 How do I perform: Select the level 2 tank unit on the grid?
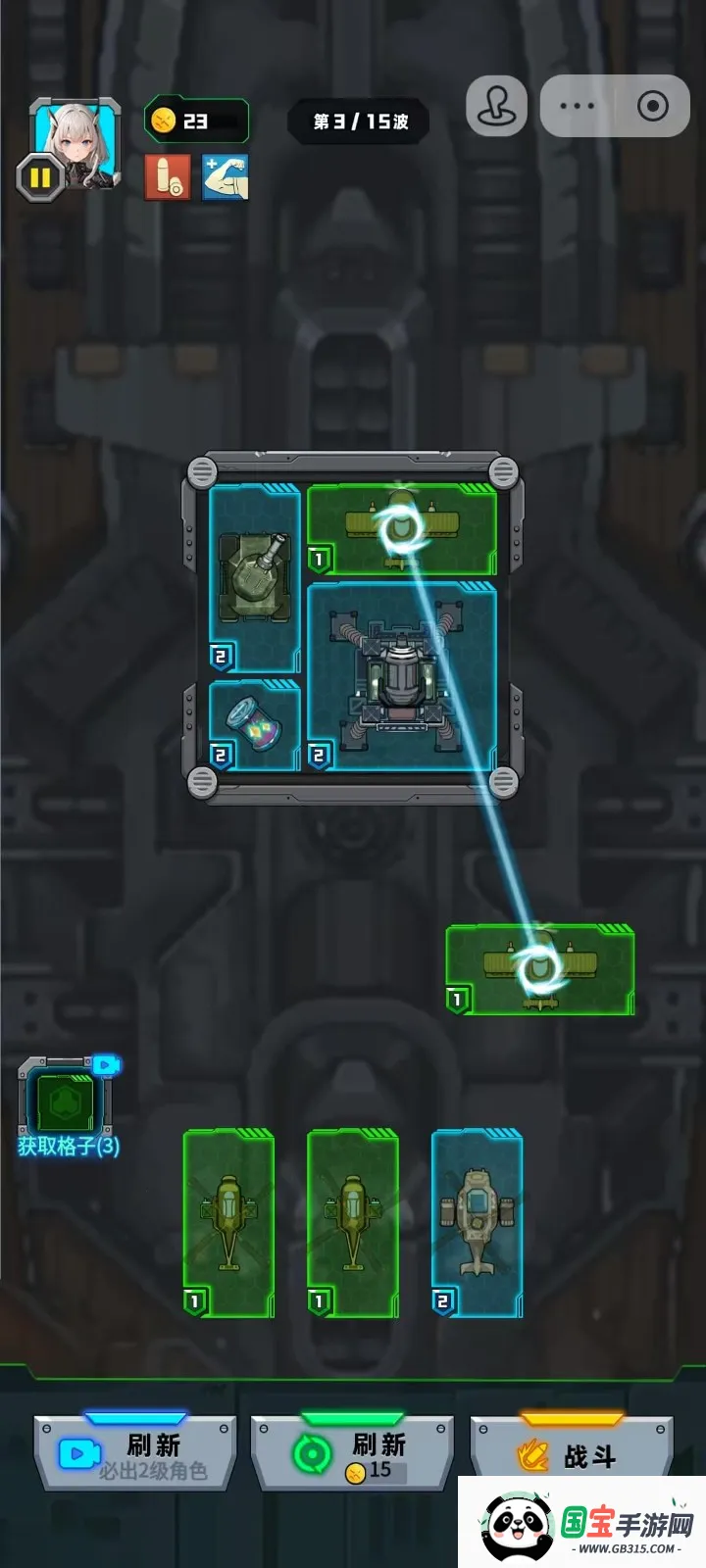[254, 578]
